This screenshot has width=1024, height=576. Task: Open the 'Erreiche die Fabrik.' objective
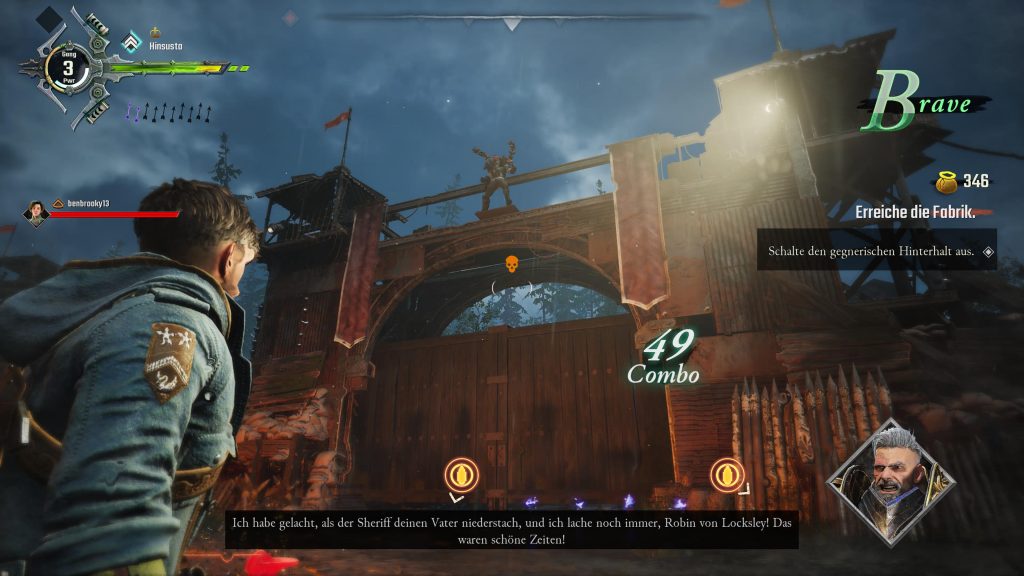(915, 212)
